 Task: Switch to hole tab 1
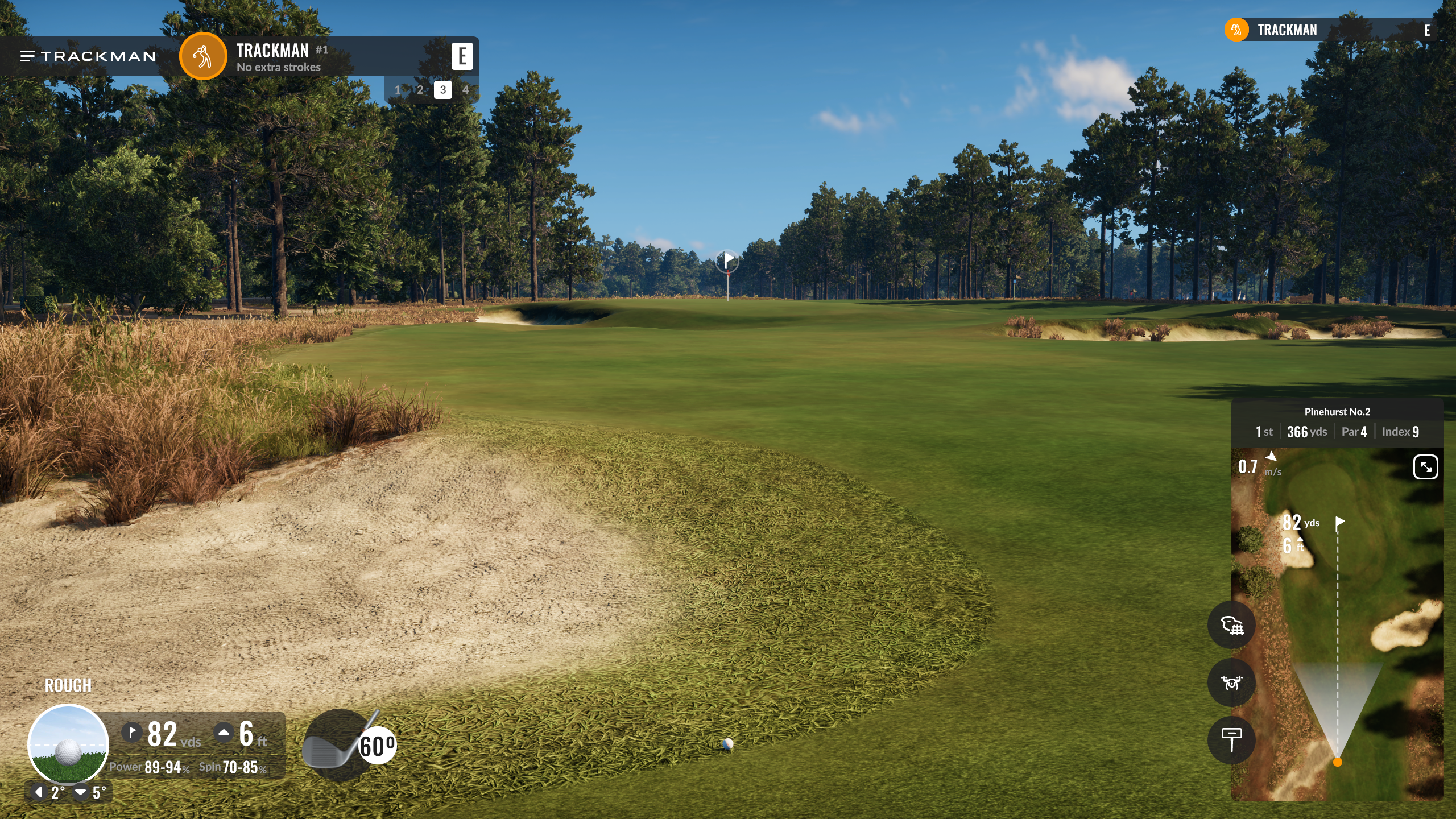pyautogui.click(x=398, y=90)
